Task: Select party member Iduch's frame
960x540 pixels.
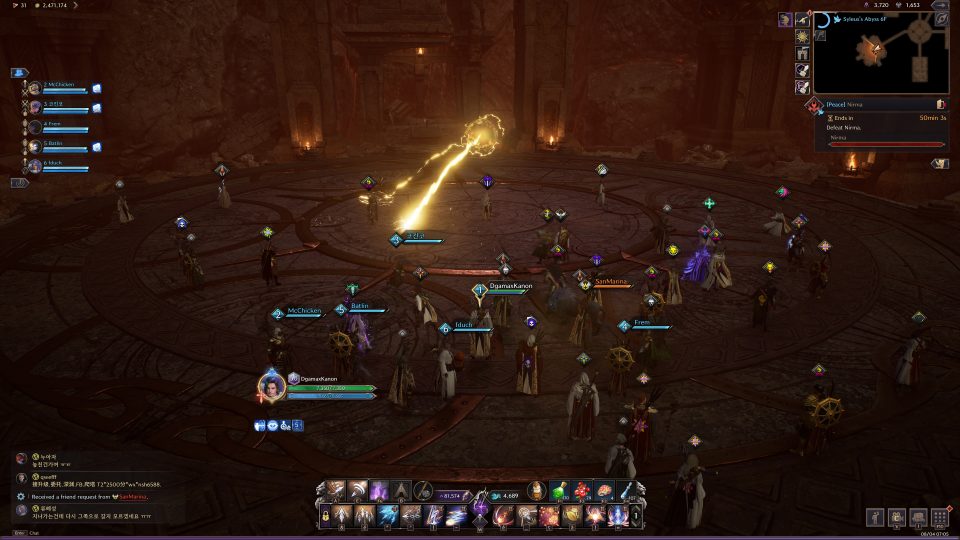Action: pos(62,165)
